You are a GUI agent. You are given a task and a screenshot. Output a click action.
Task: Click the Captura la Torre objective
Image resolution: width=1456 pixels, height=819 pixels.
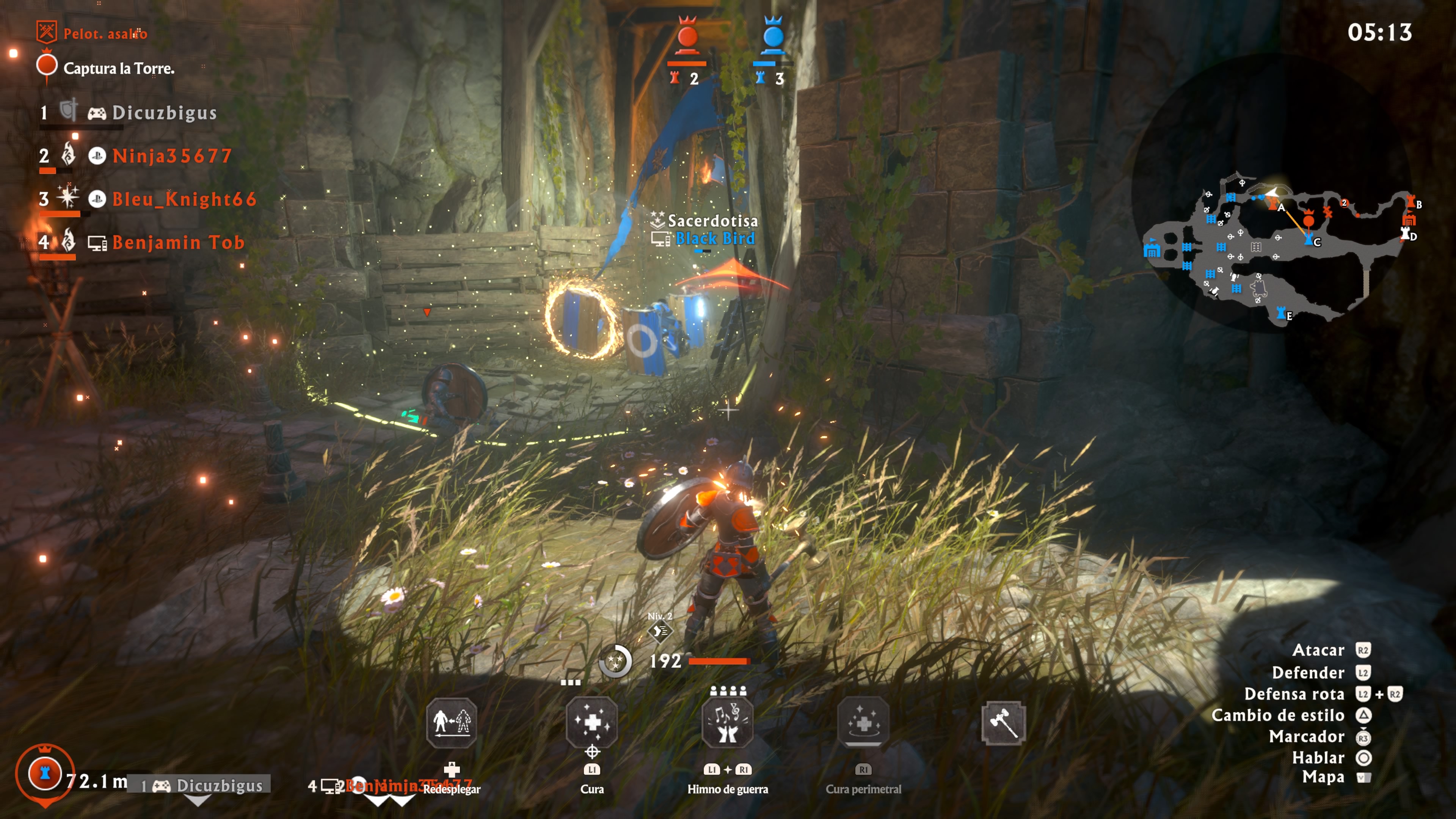pyautogui.click(x=119, y=68)
